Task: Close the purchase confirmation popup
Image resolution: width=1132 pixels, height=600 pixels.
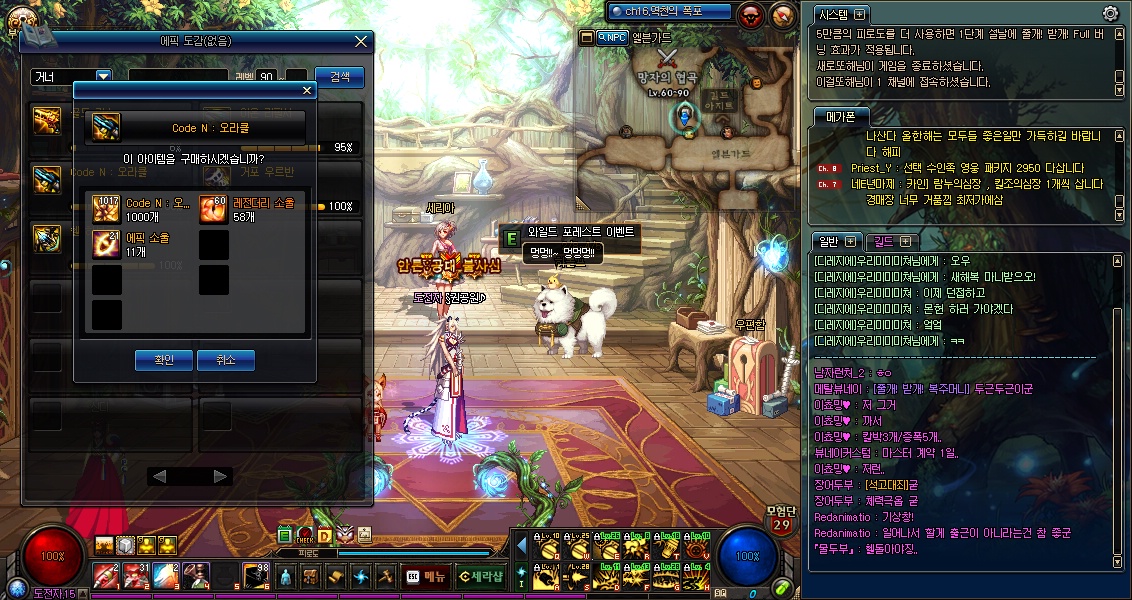Action: coord(307,90)
